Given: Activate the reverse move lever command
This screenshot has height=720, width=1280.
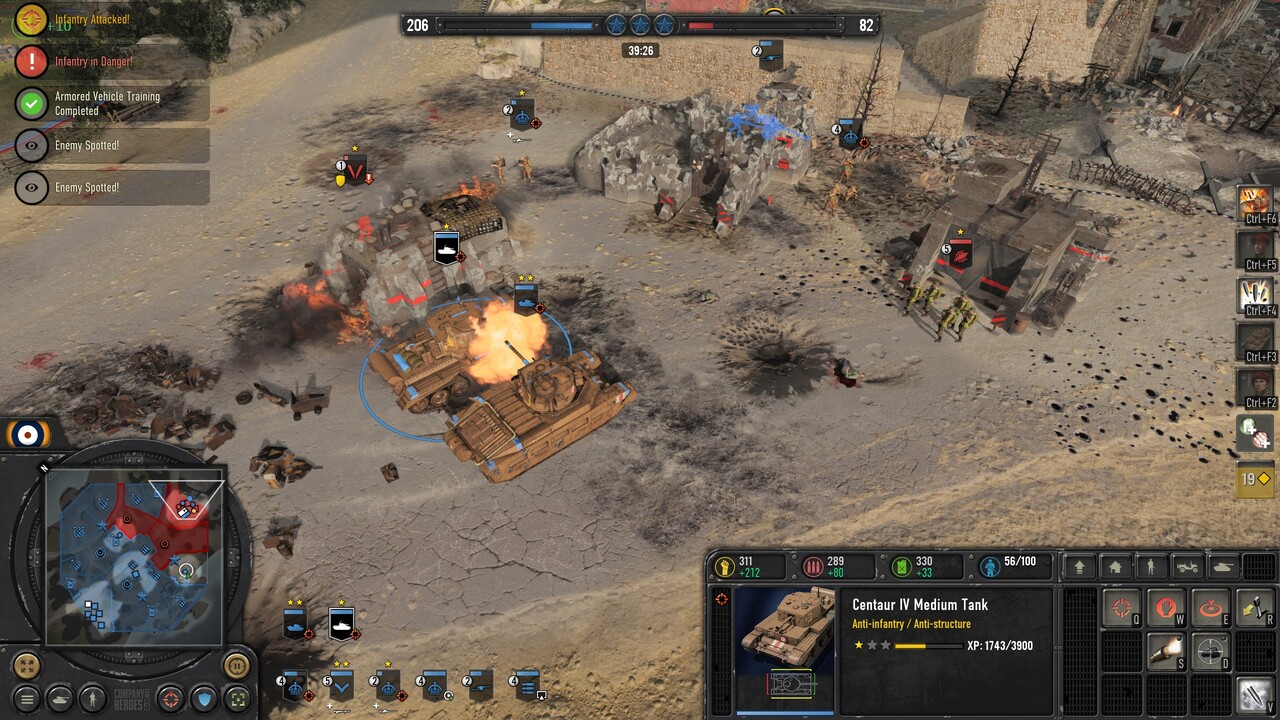Looking at the screenshot, I should point(1255,607).
